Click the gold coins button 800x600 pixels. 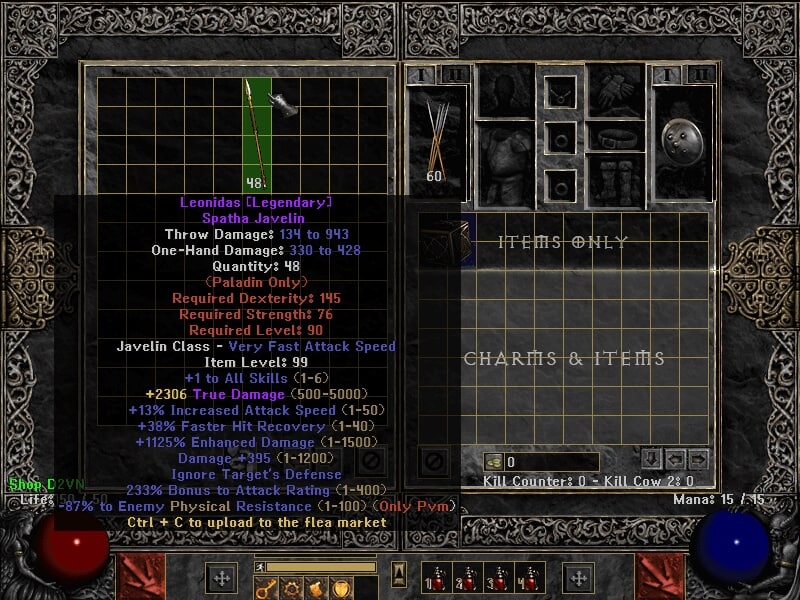pyautogui.click(x=492, y=461)
